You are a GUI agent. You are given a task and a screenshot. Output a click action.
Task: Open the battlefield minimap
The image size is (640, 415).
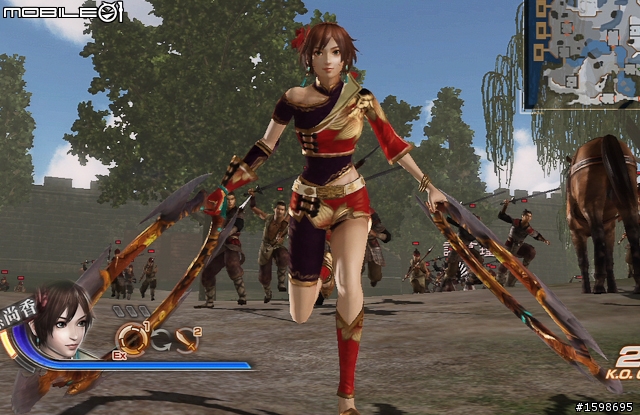(x=581, y=55)
